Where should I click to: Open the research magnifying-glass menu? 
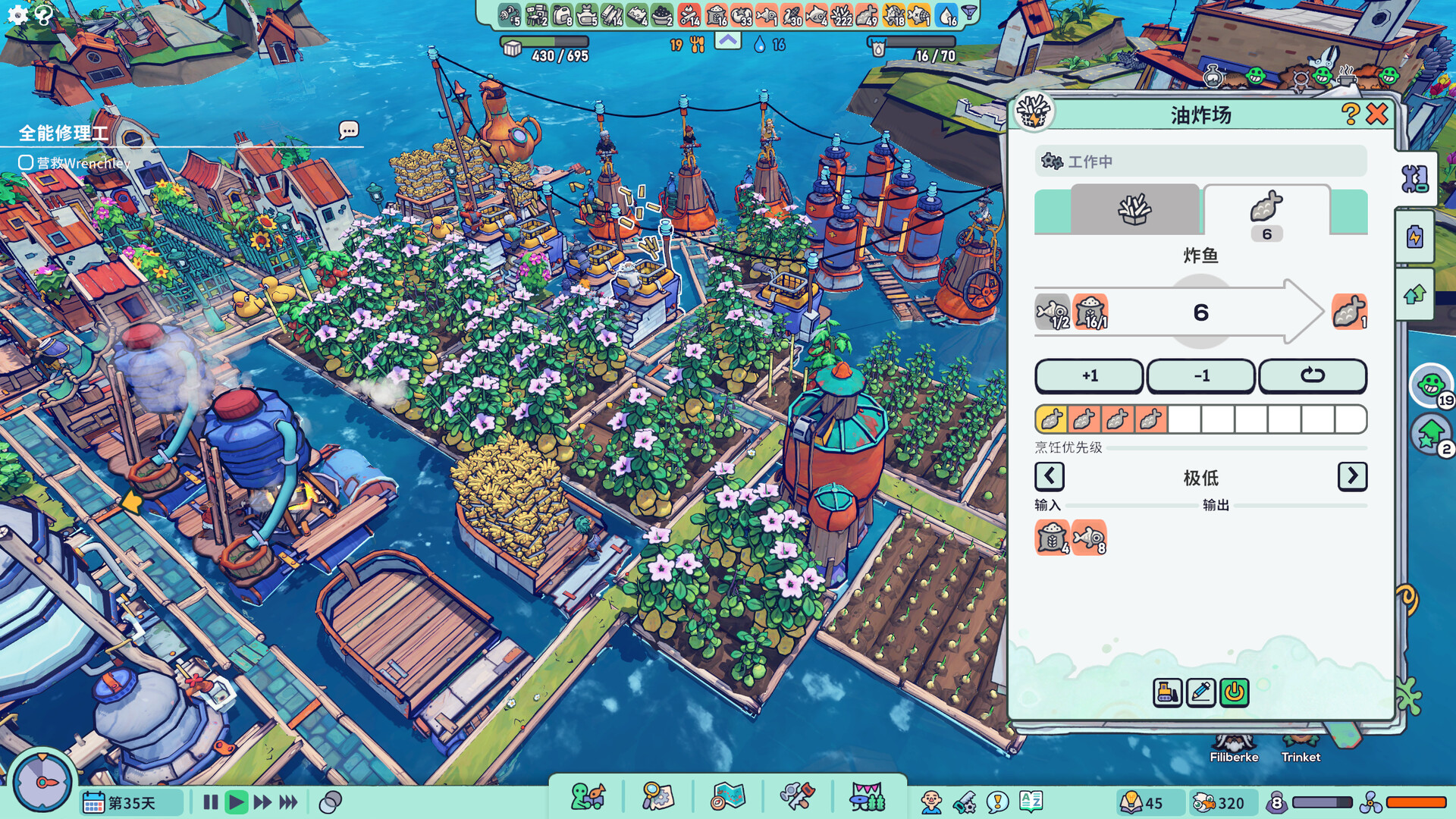click(658, 796)
